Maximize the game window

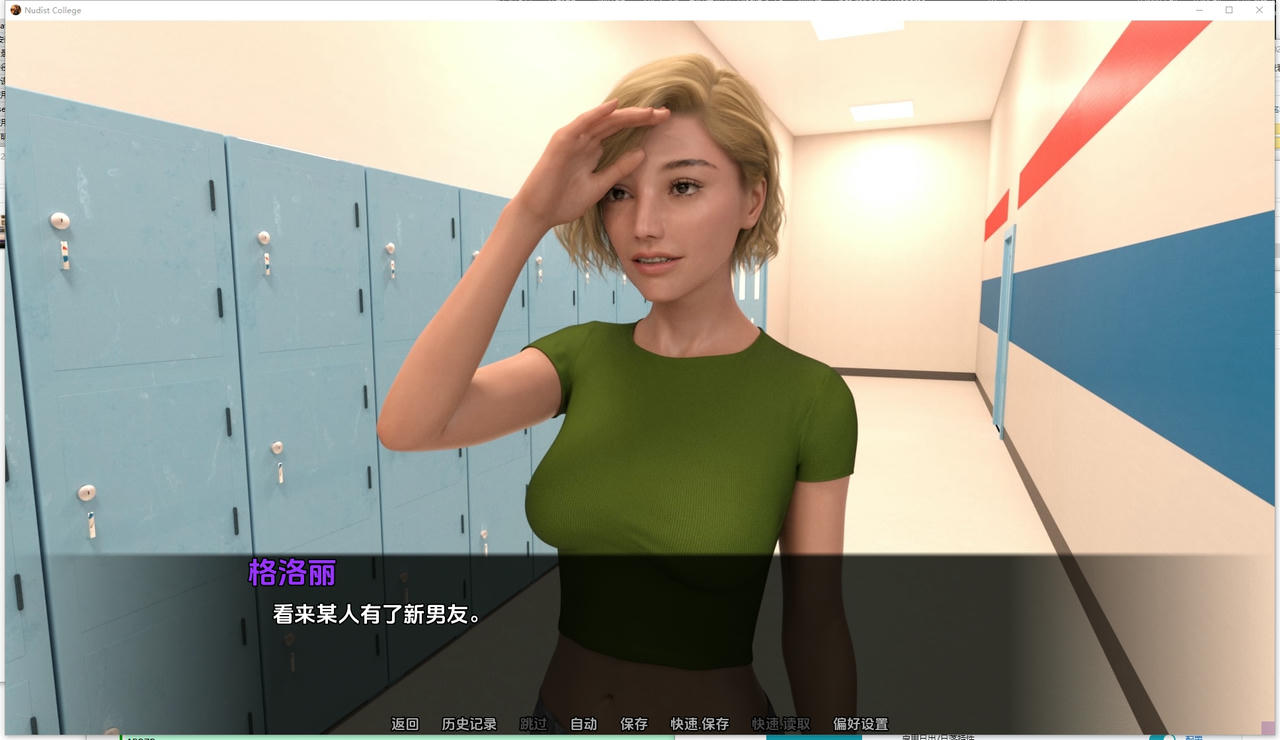click(x=1228, y=10)
